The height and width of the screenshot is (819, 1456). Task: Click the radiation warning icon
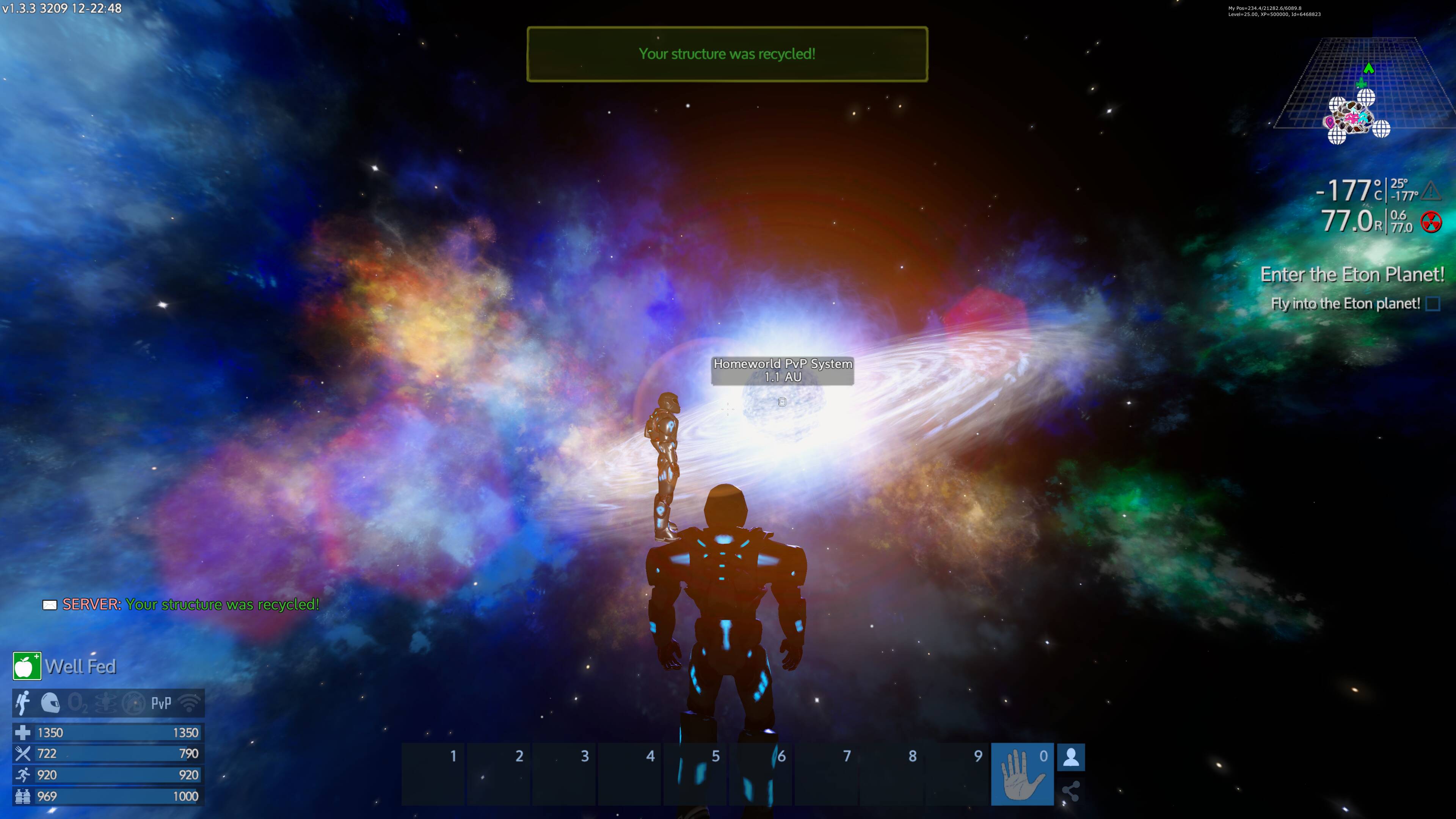1431,222
